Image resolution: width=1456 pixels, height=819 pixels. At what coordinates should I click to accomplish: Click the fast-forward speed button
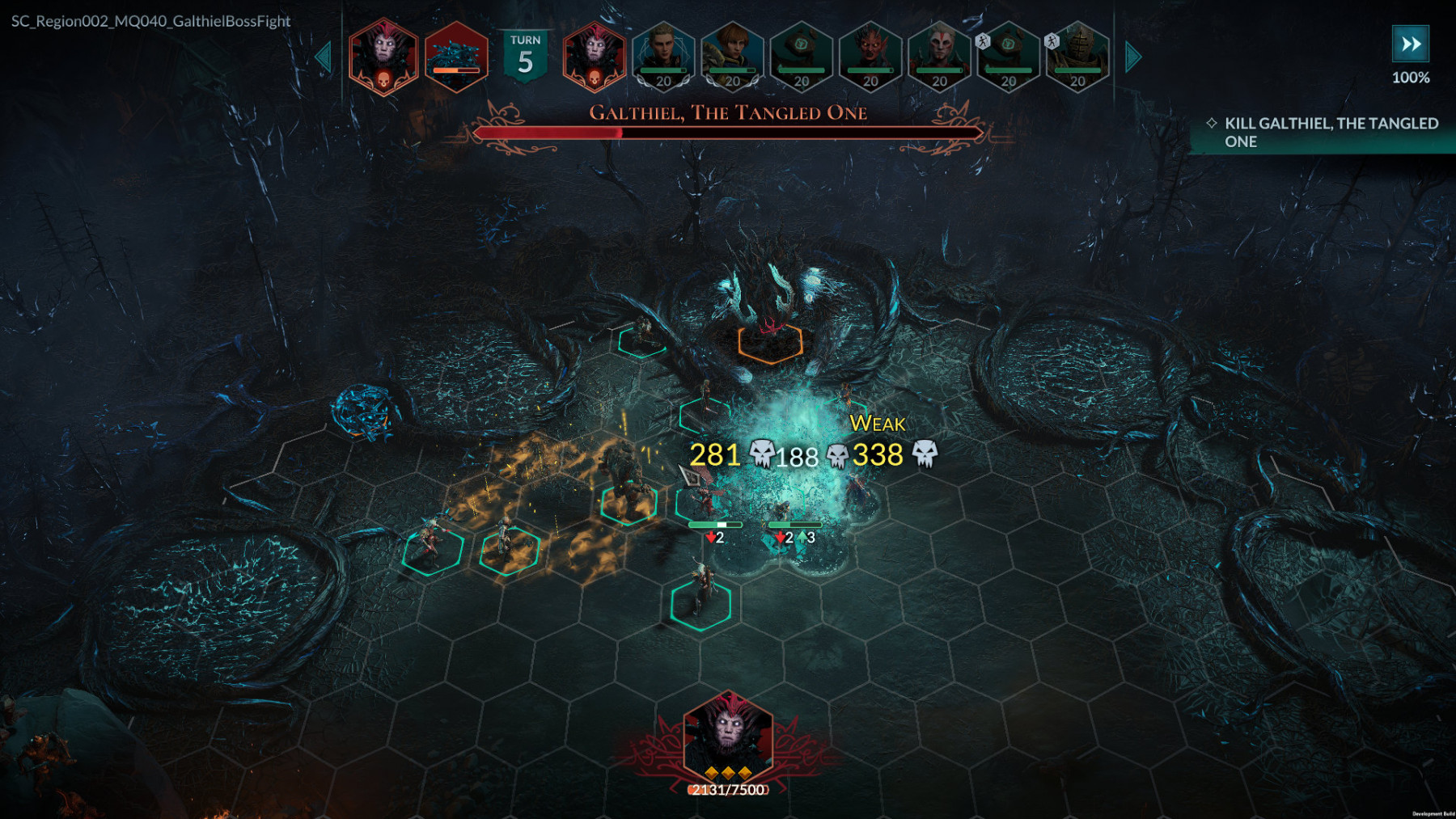pyautogui.click(x=1410, y=44)
